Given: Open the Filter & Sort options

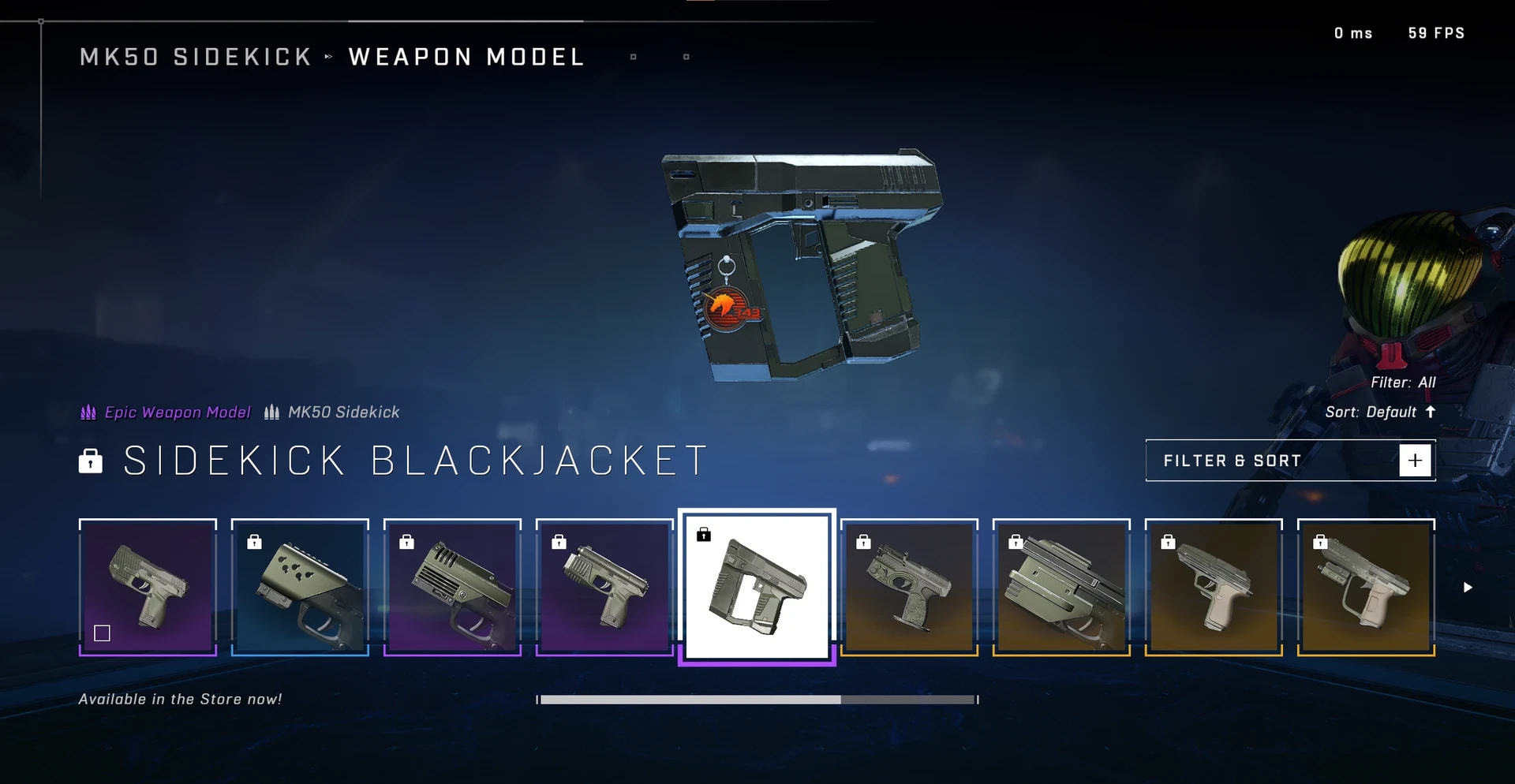Looking at the screenshot, I should [x=1289, y=461].
